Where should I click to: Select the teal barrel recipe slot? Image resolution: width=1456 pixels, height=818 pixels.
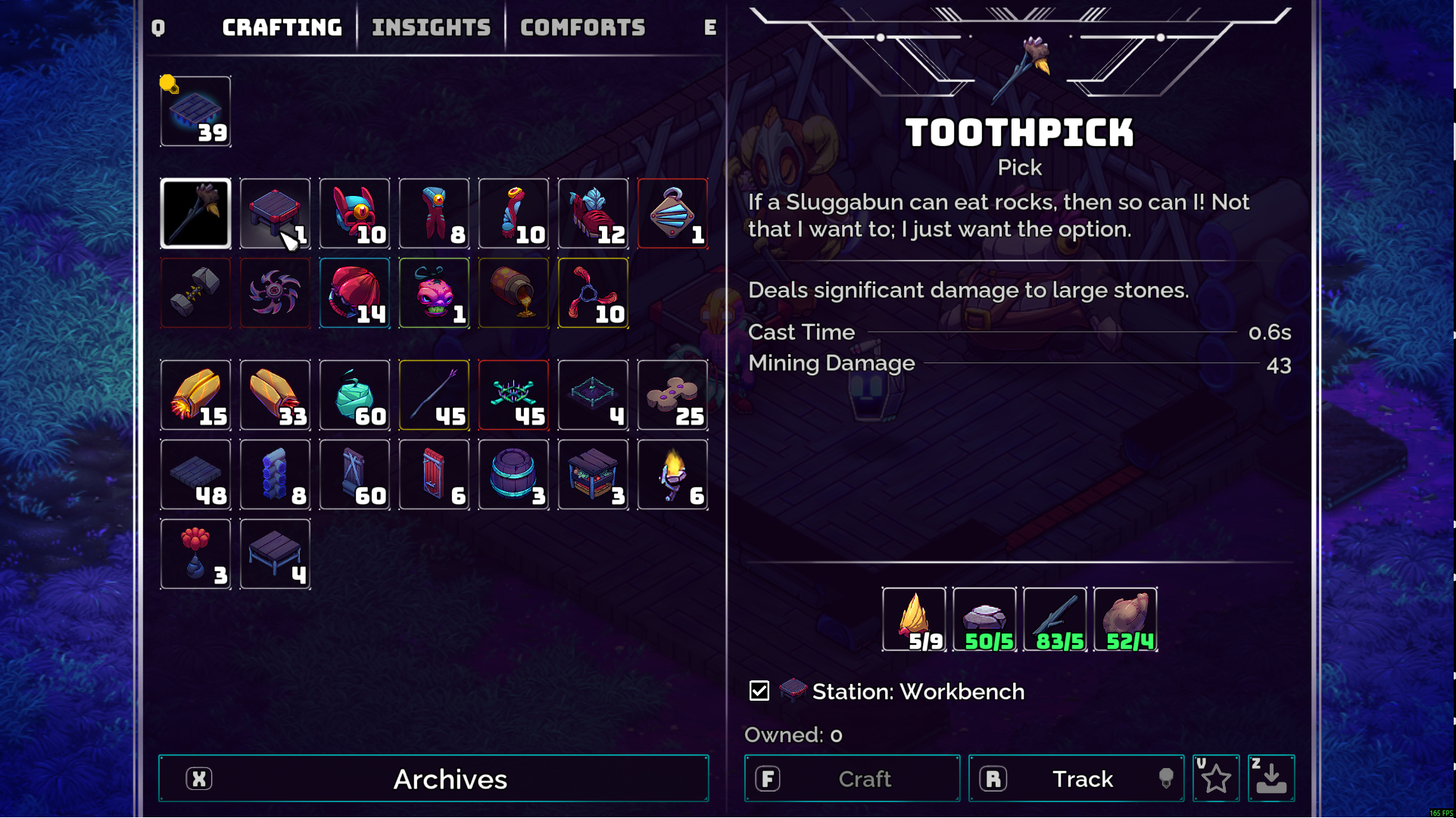coord(513,475)
